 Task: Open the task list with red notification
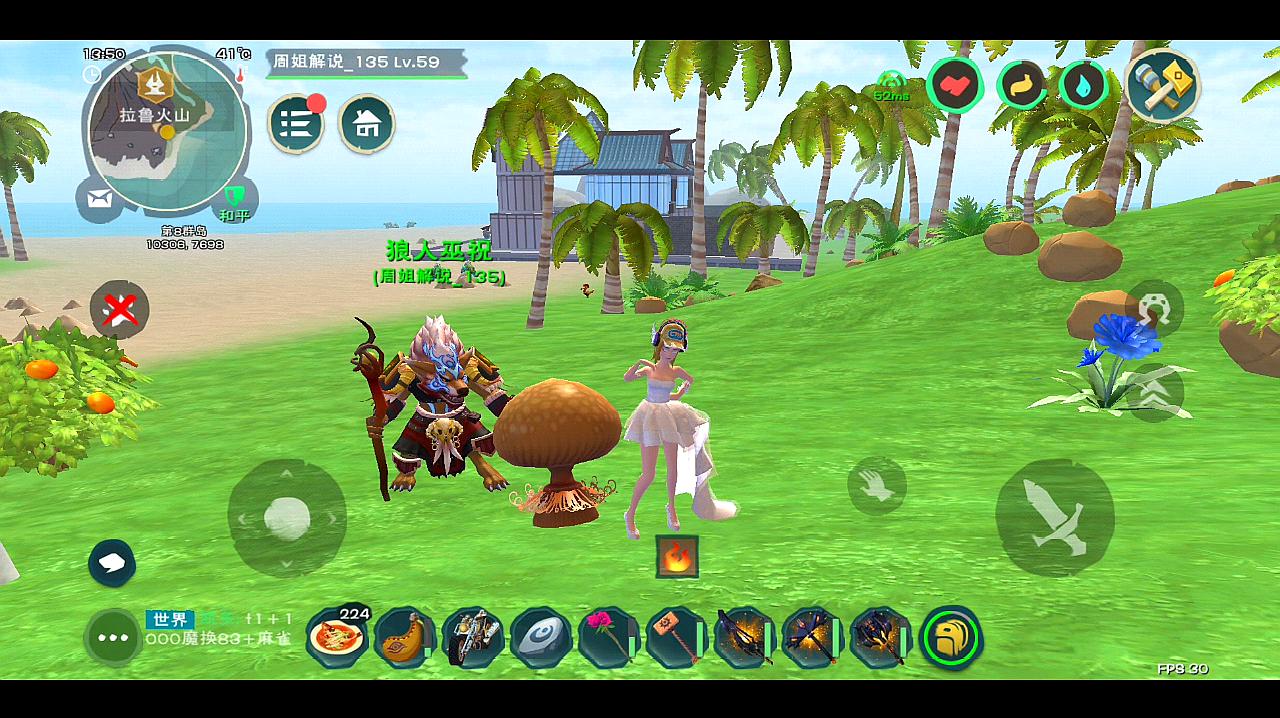click(x=295, y=123)
